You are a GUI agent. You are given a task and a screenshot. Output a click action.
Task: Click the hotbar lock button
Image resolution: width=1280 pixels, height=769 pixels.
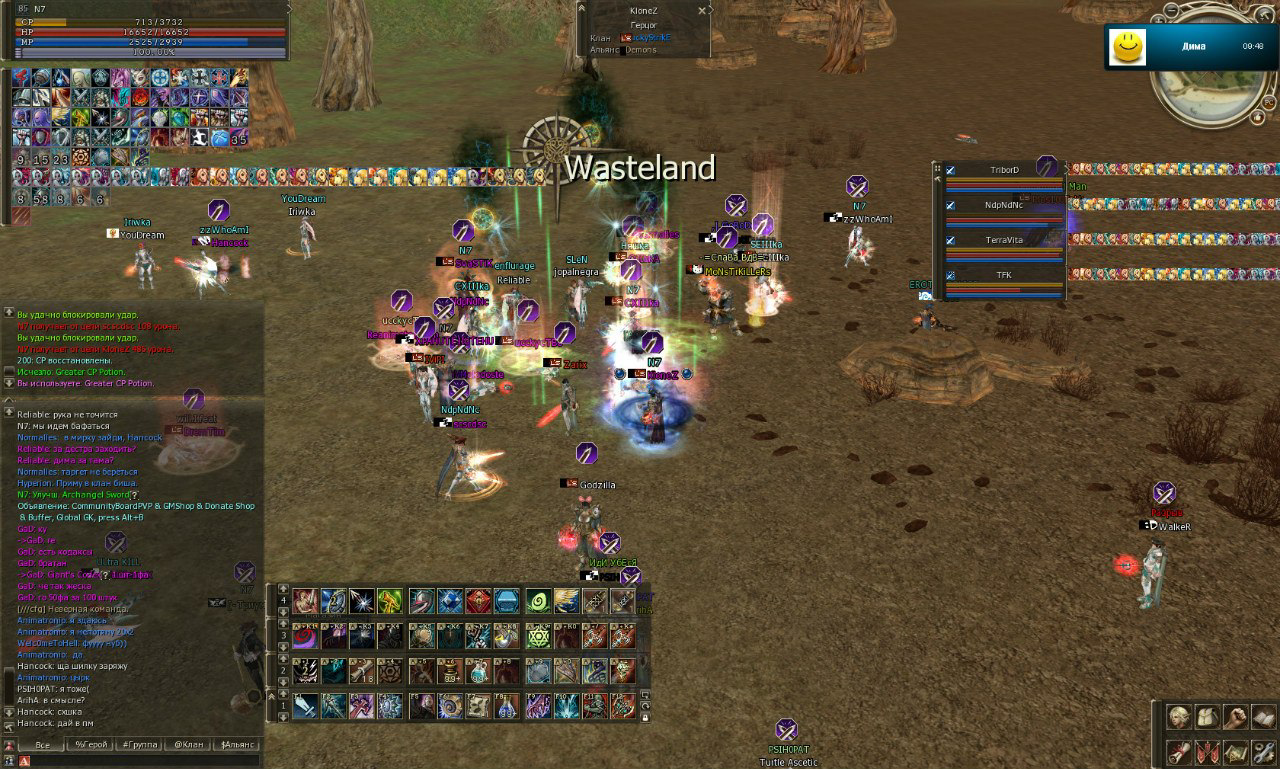click(646, 718)
